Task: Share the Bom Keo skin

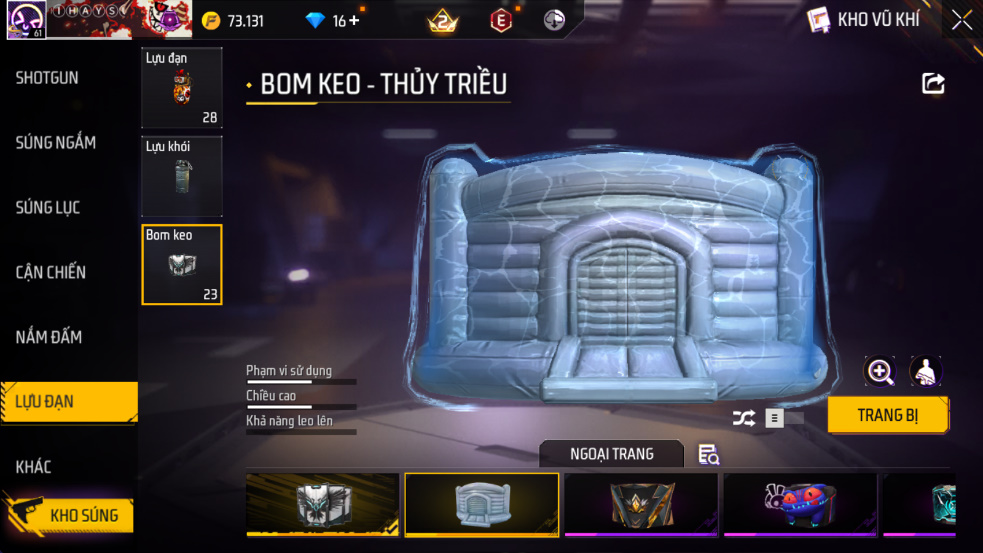Action: [x=933, y=84]
